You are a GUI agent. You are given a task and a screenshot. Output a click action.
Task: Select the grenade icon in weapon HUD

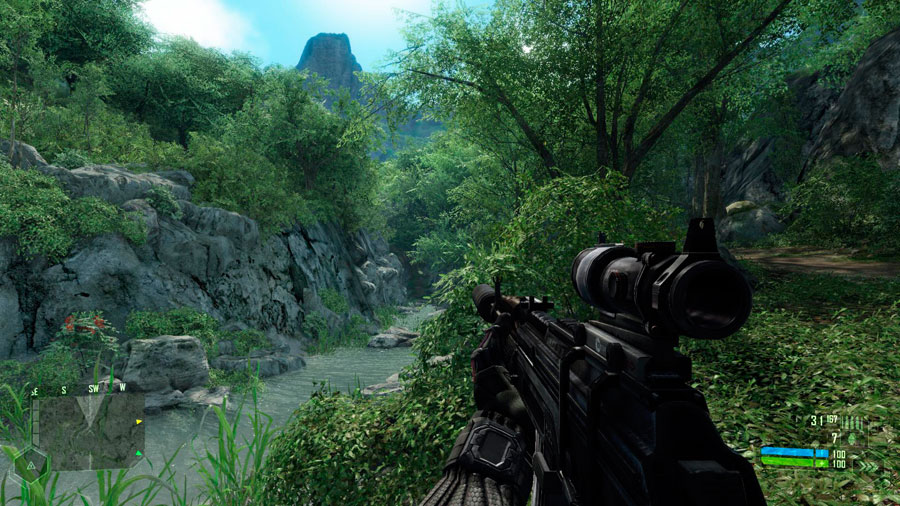(x=852, y=438)
